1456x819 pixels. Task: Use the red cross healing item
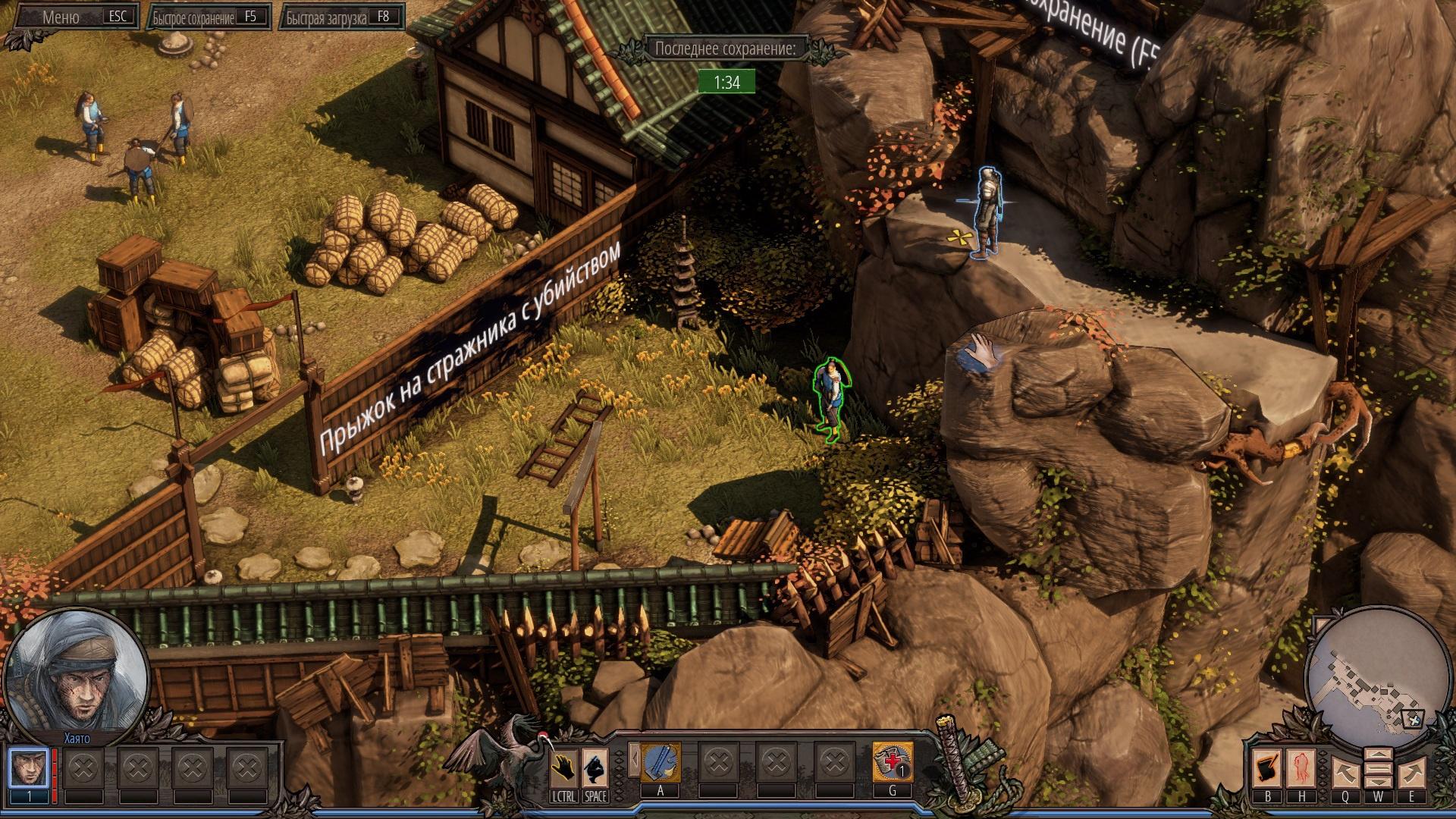892,762
